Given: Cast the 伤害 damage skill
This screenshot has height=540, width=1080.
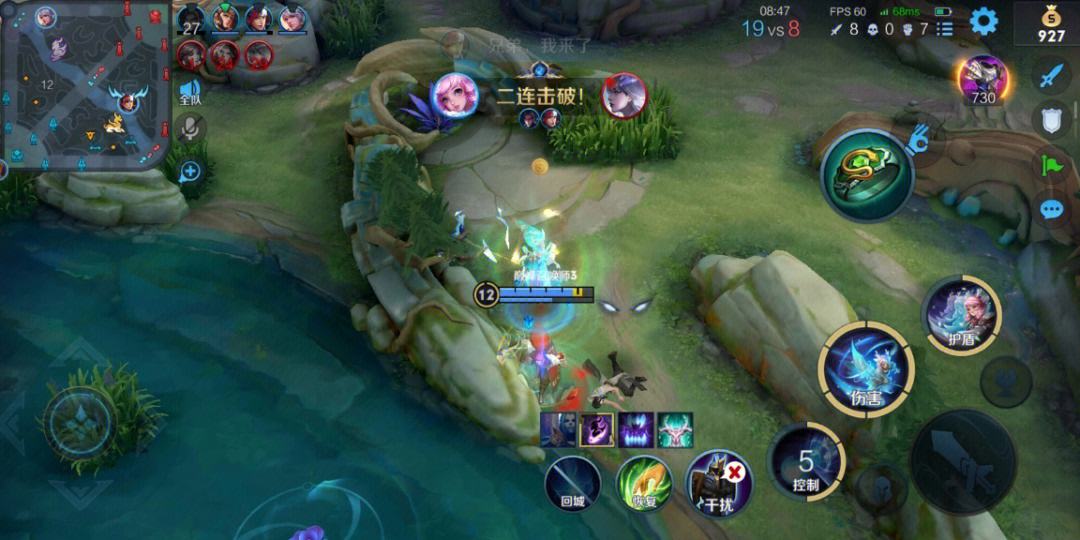Looking at the screenshot, I should click(866, 369).
